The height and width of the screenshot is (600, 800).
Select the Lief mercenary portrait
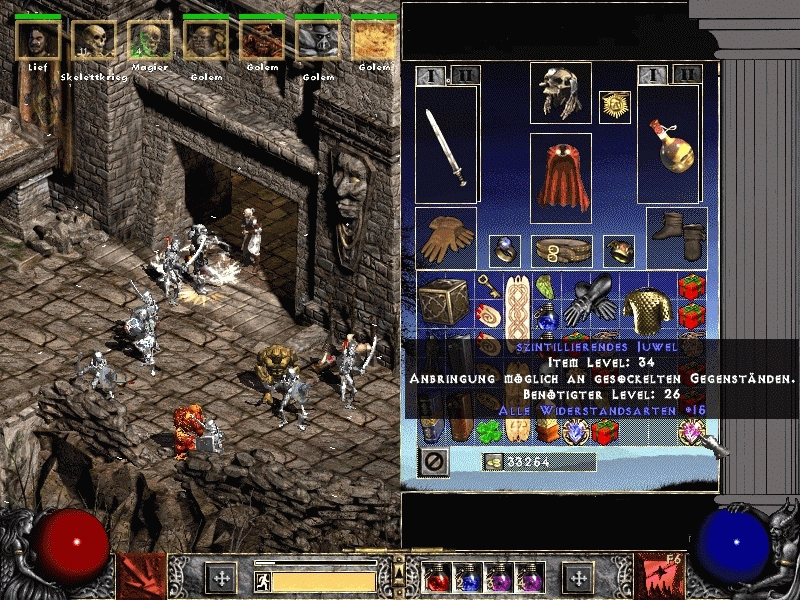tap(37, 40)
